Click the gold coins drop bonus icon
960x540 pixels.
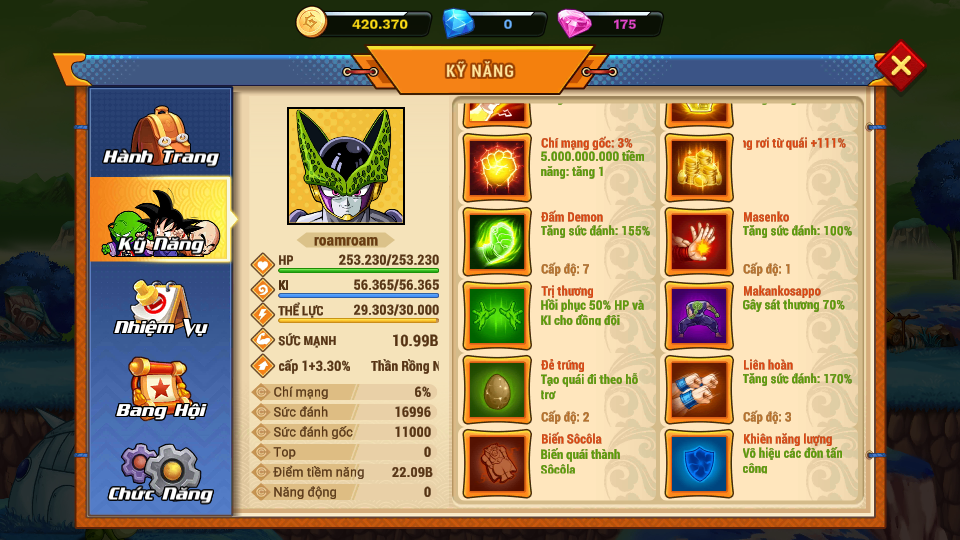(x=699, y=167)
